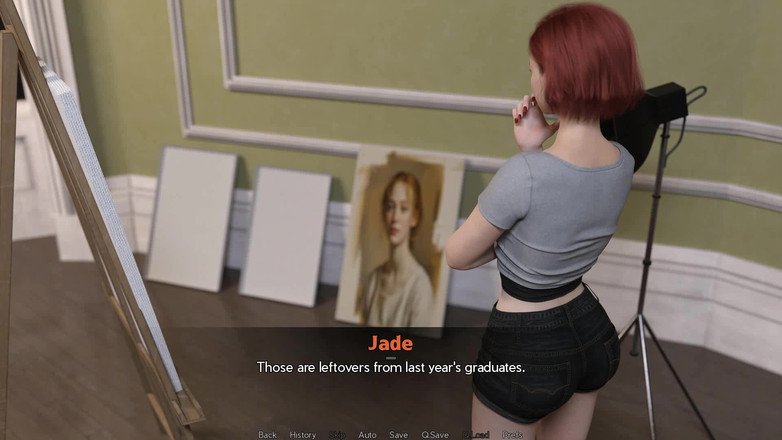Viewport: 782px width, 440px height.
Task: Open the dialogue History log
Action: [303, 435]
